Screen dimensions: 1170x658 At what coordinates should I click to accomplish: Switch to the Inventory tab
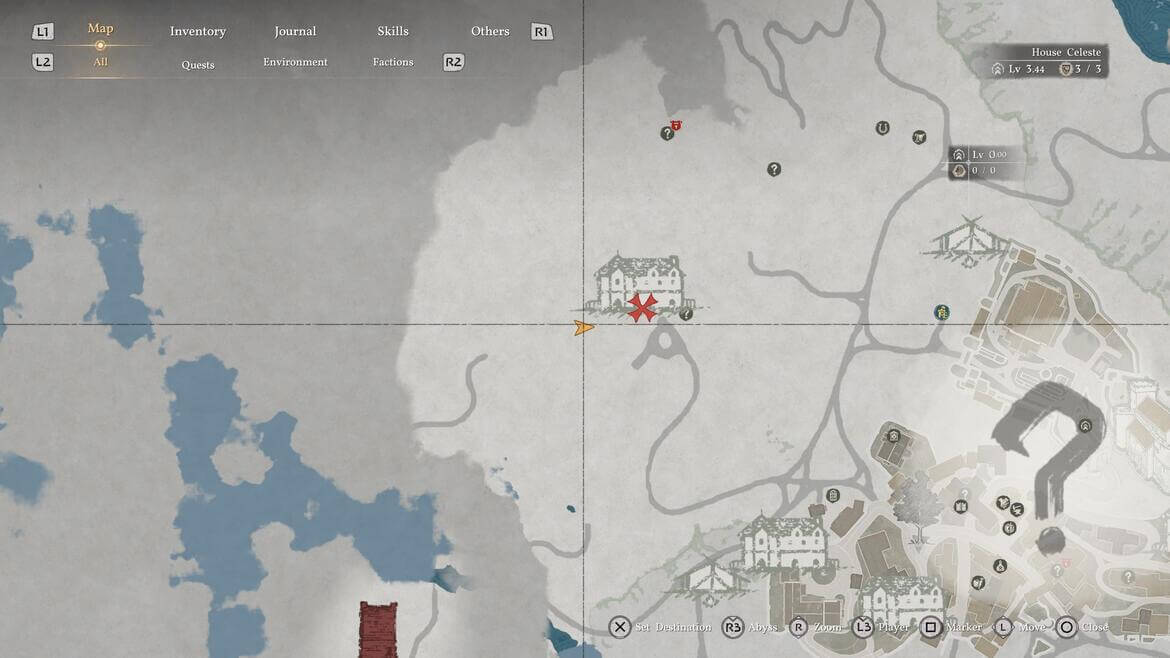[x=198, y=31]
